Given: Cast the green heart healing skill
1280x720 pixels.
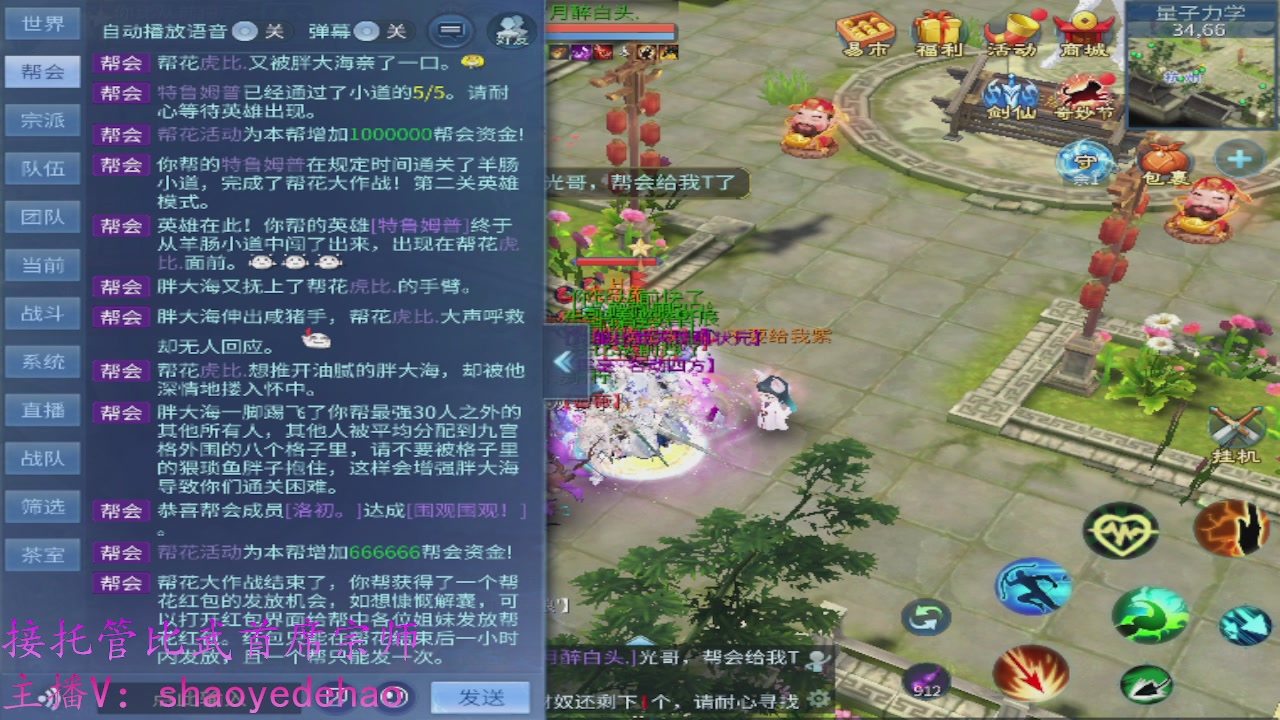Looking at the screenshot, I should tap(1124, 530).
